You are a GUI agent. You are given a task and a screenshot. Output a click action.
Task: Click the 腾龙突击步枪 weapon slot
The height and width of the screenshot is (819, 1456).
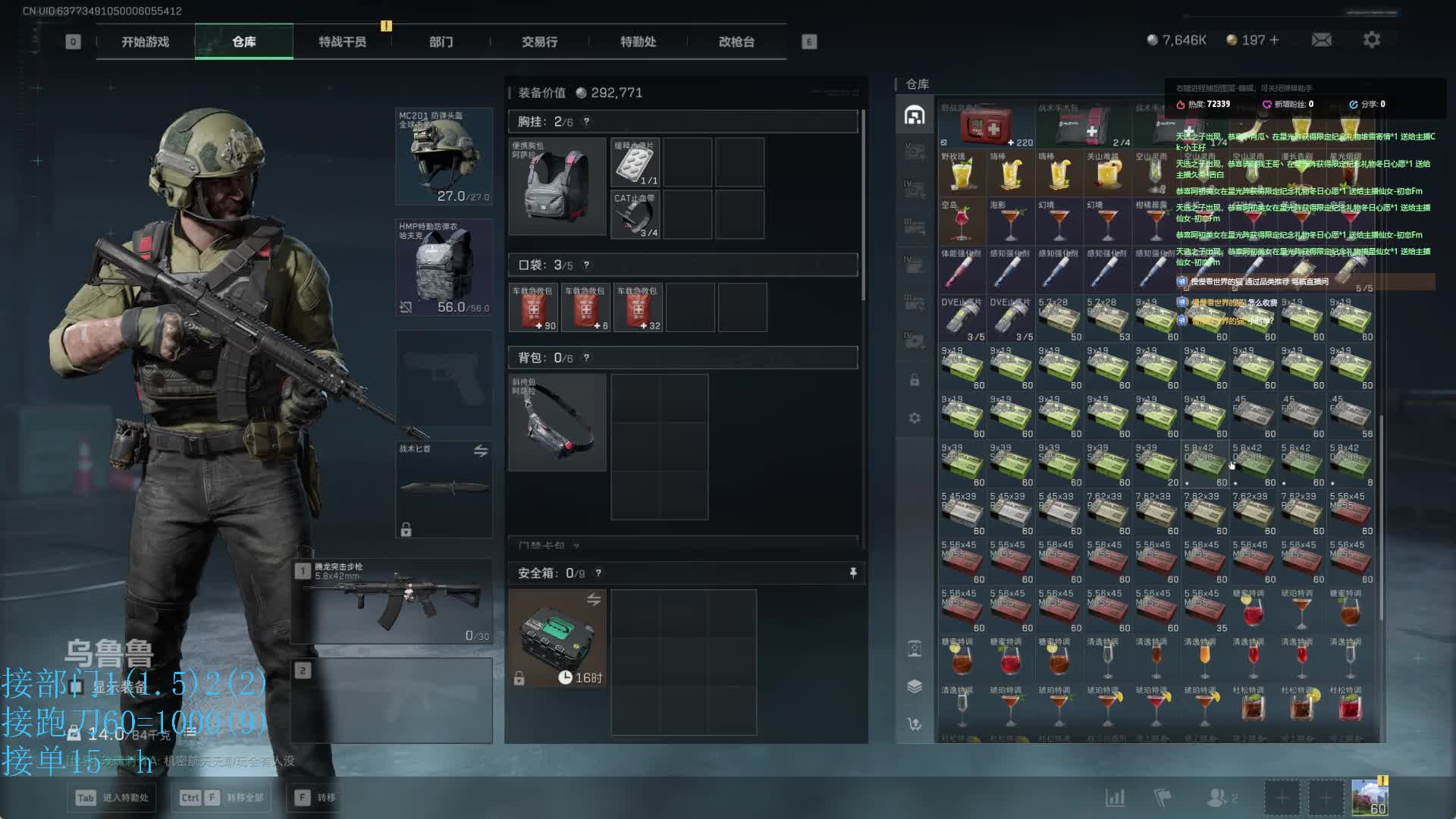tap(394, 601)
